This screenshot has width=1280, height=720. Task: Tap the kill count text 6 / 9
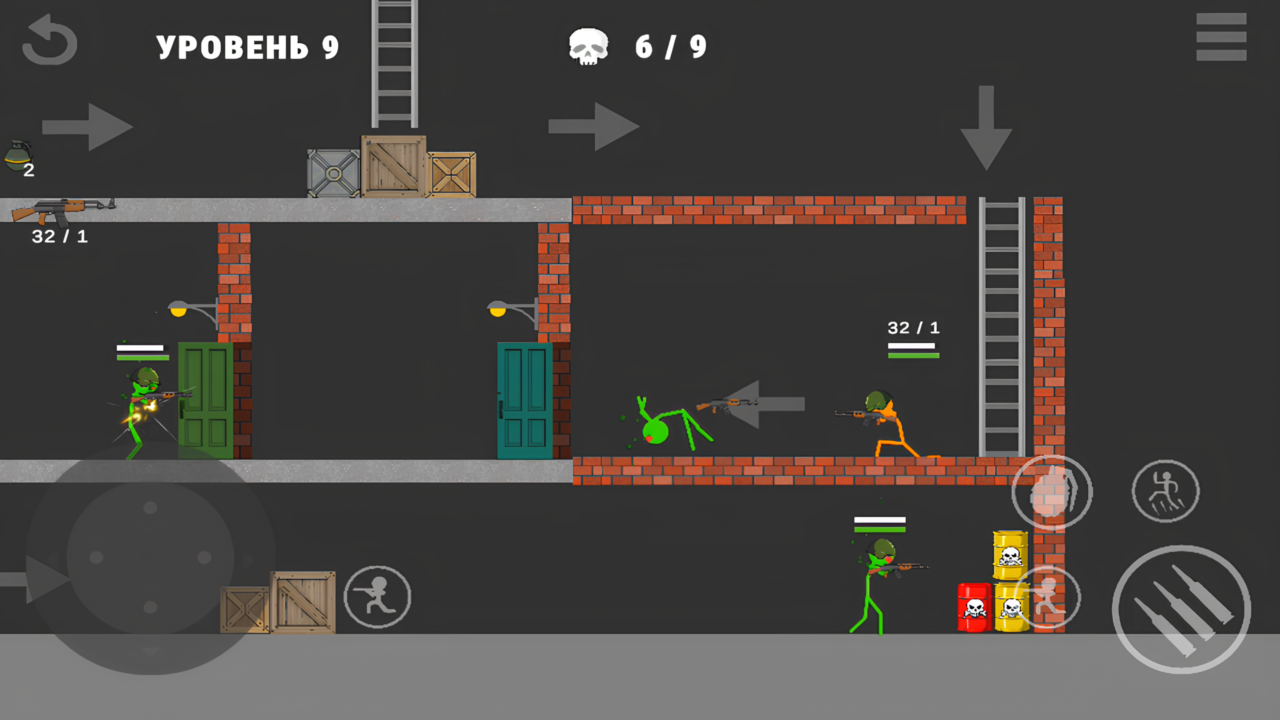point(671,46)
